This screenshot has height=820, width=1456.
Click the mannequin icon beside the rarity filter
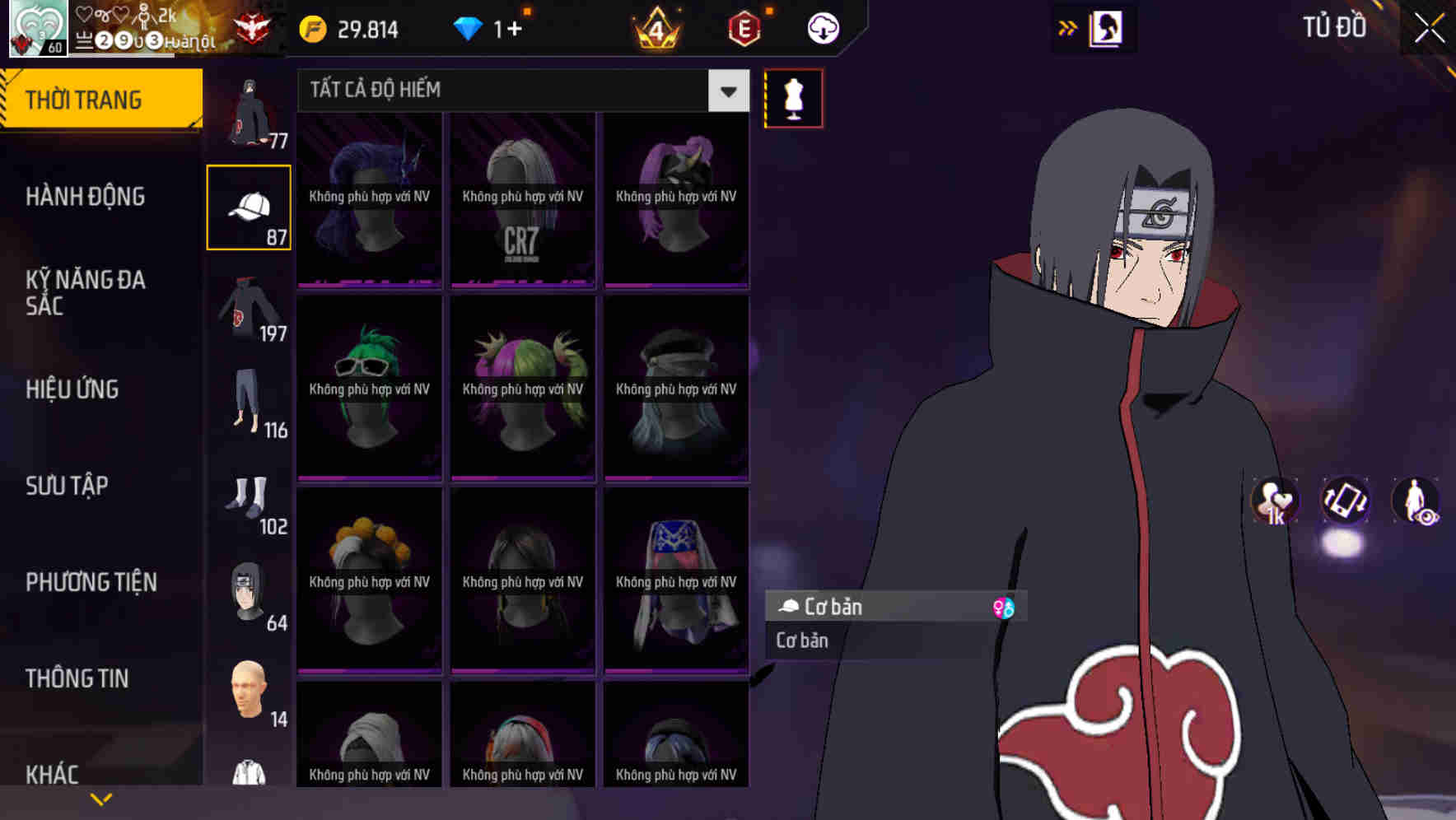(792, 97)
